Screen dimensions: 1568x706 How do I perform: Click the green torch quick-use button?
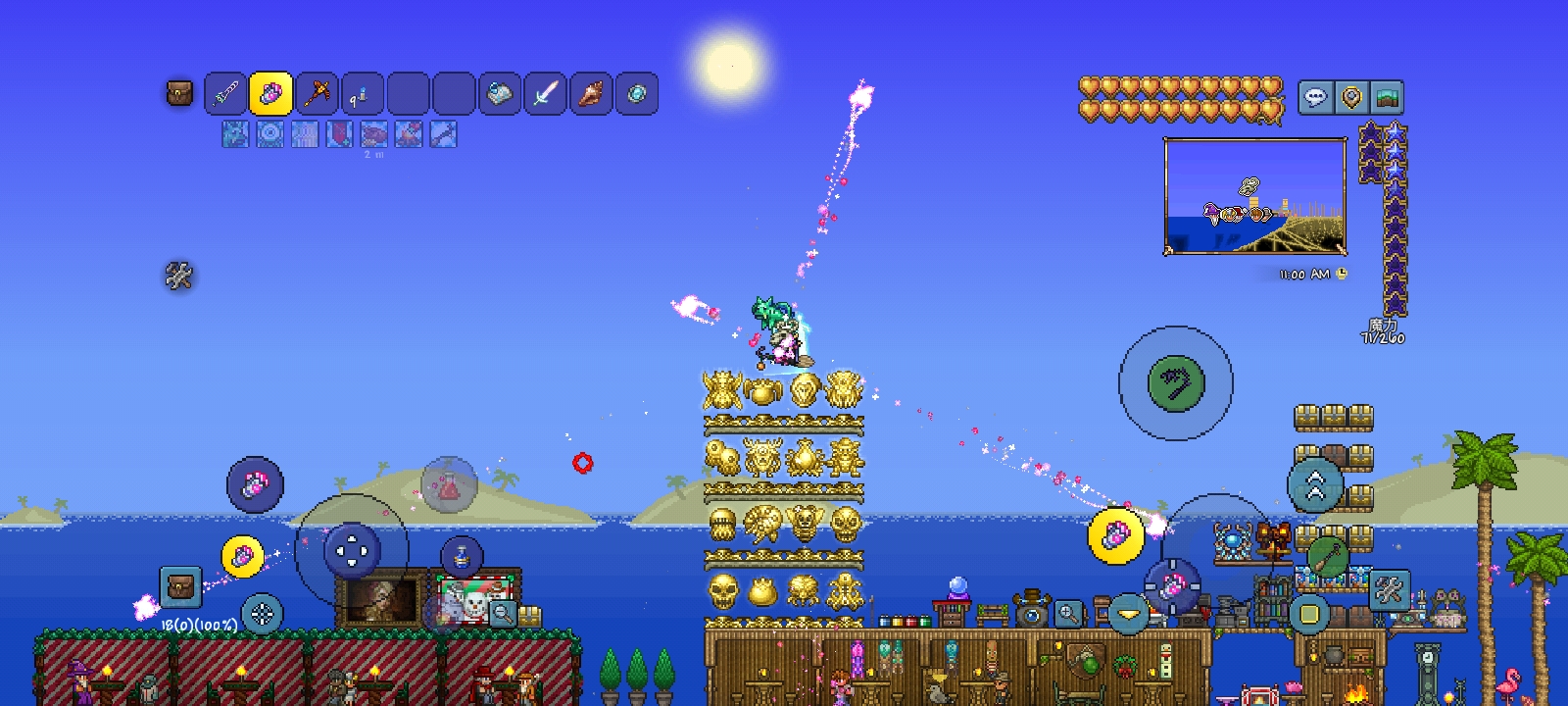1327,557
